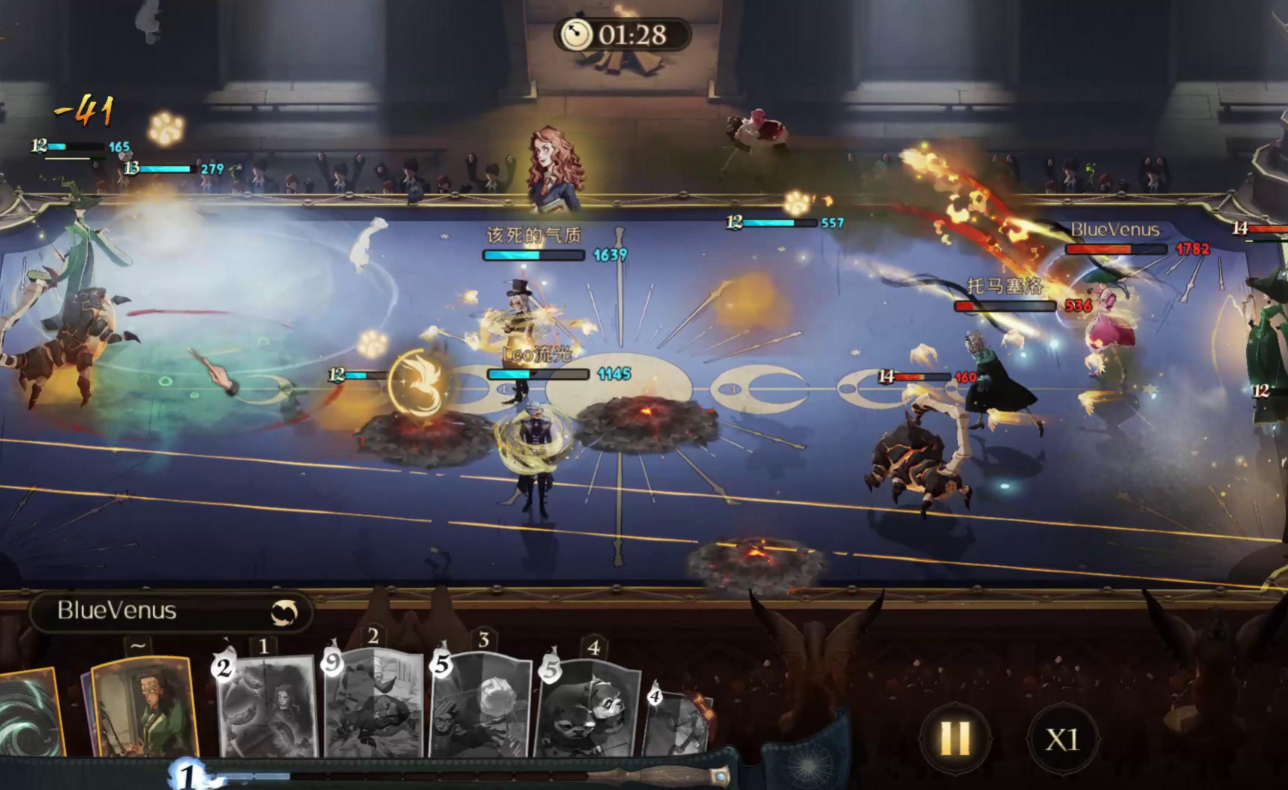Select the card in slot 4 costing 5
Screen dimensions: 1288x790
pyautogui.click(x=588, y=709)
